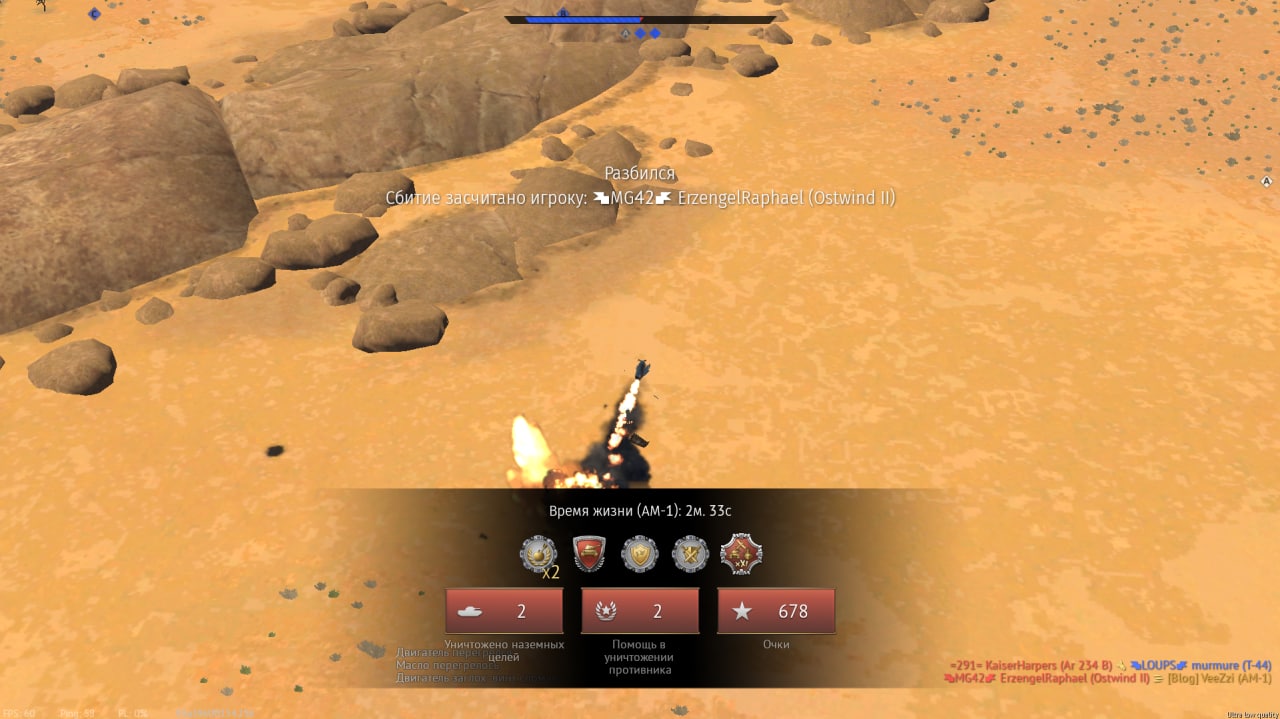Select the bomb with laurel award medal
This screenshot has height=719, width=1280.
coord(538,554)
